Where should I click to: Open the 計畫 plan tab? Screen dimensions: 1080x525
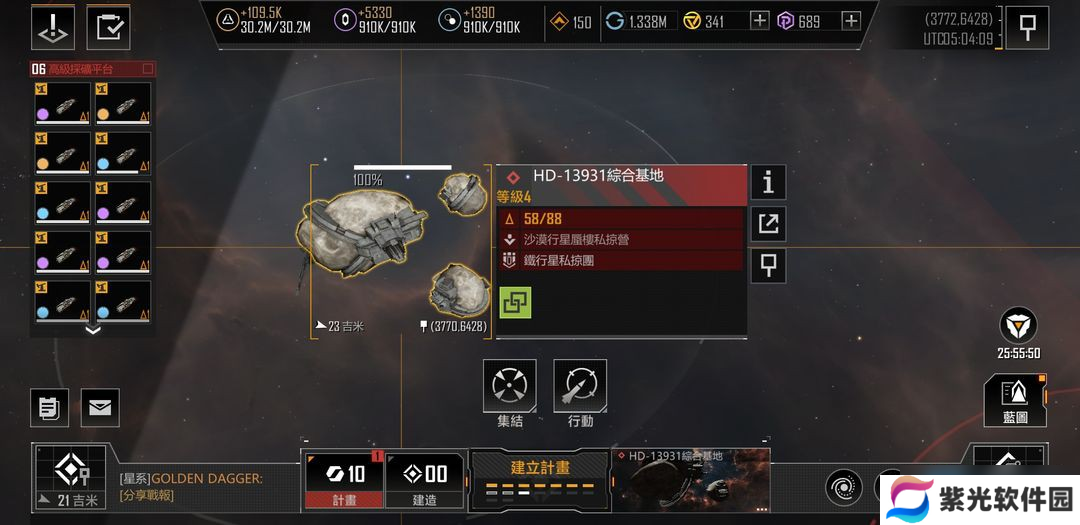[x=343, y=480]
